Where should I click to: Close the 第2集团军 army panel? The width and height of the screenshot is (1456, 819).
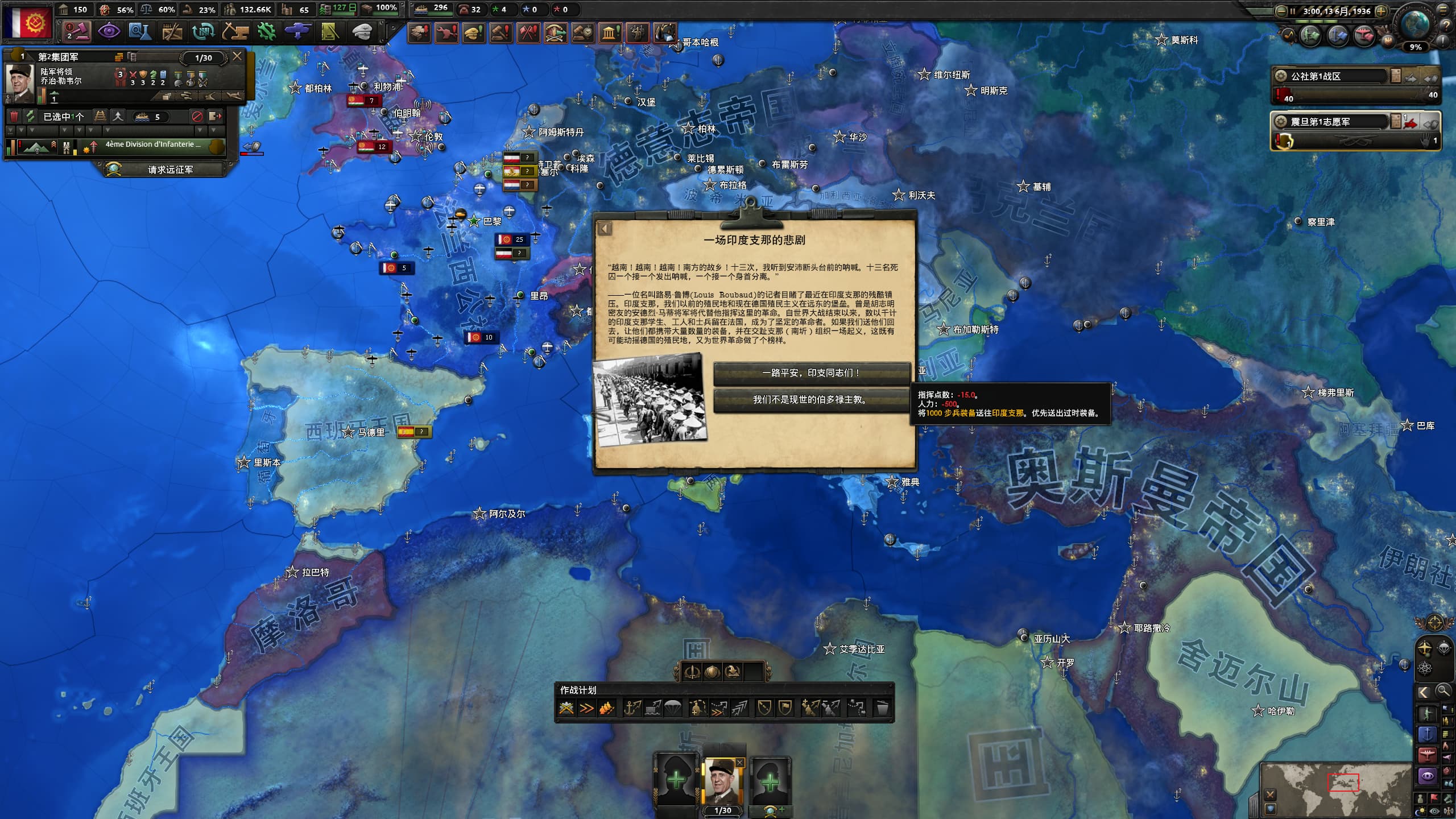[x=237, y=56]
